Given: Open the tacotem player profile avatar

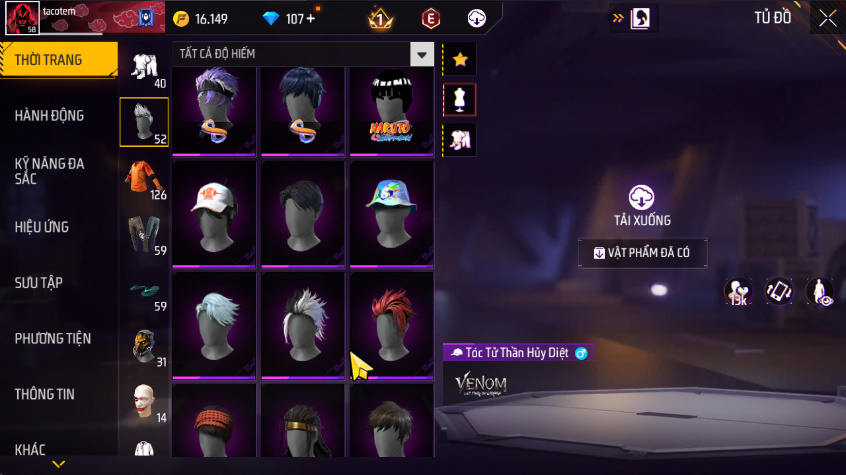Looking at the screenshot, I should point(22,19).
